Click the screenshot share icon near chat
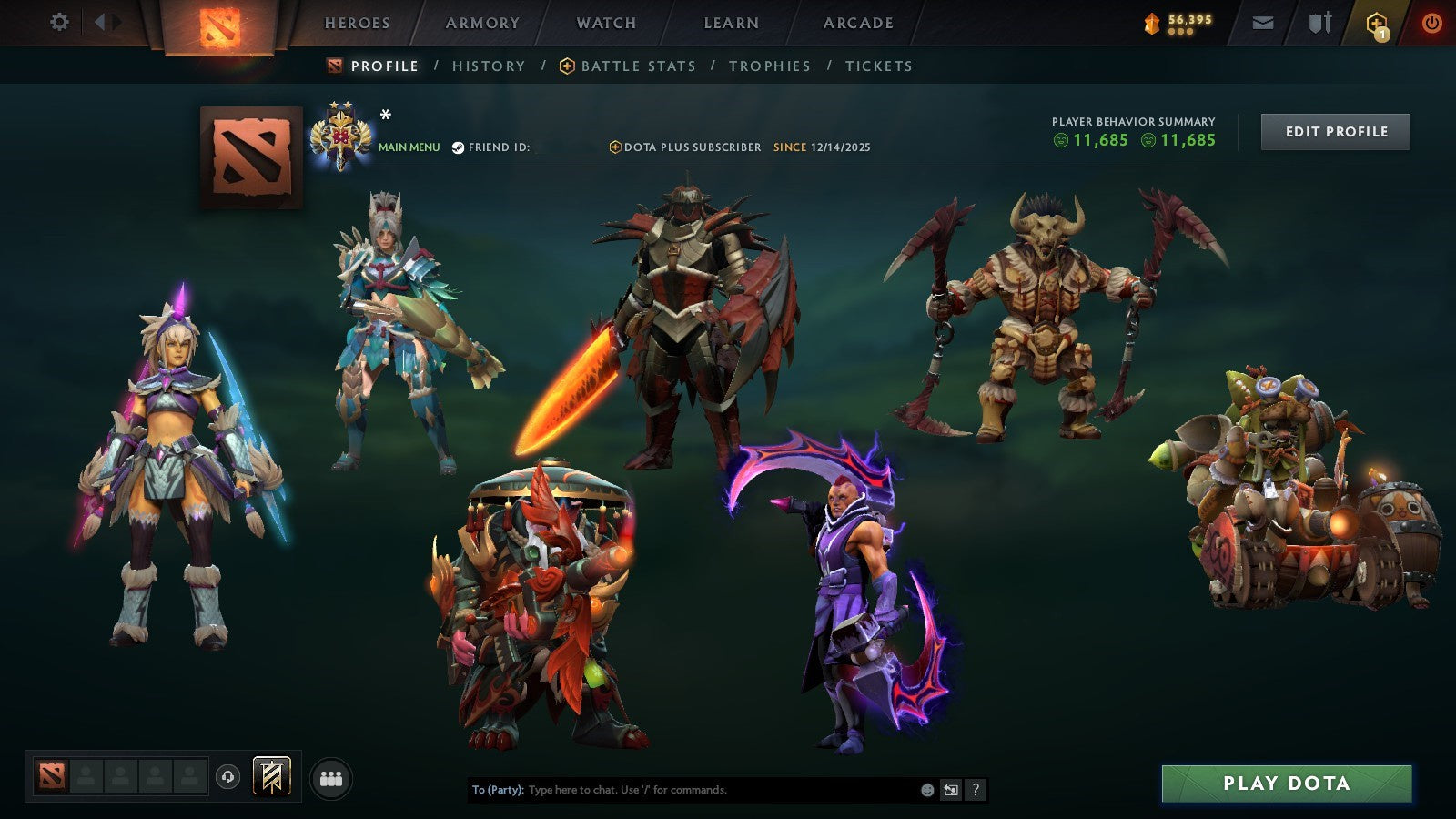Viewport: 1456px width, 819px height. tap(950, 790)
